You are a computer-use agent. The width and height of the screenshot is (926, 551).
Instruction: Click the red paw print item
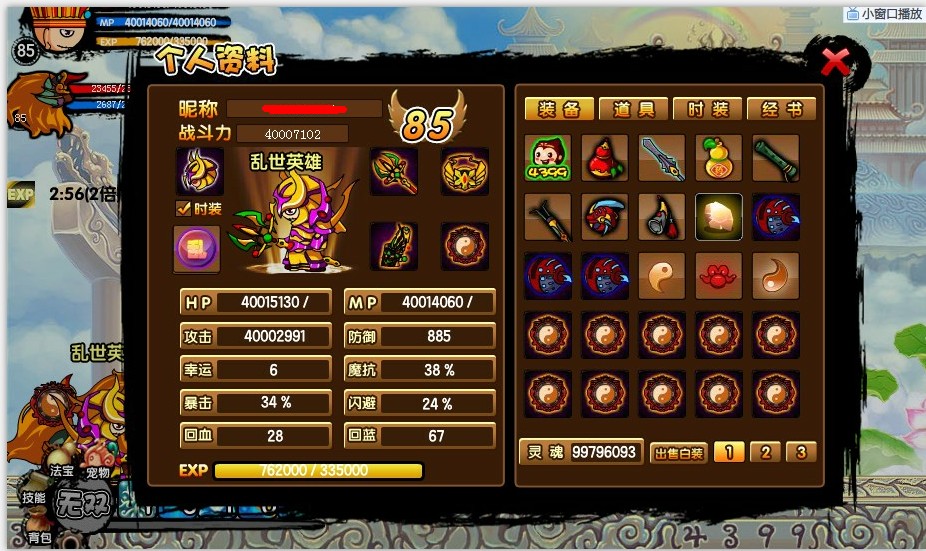[x=718, y=275]
